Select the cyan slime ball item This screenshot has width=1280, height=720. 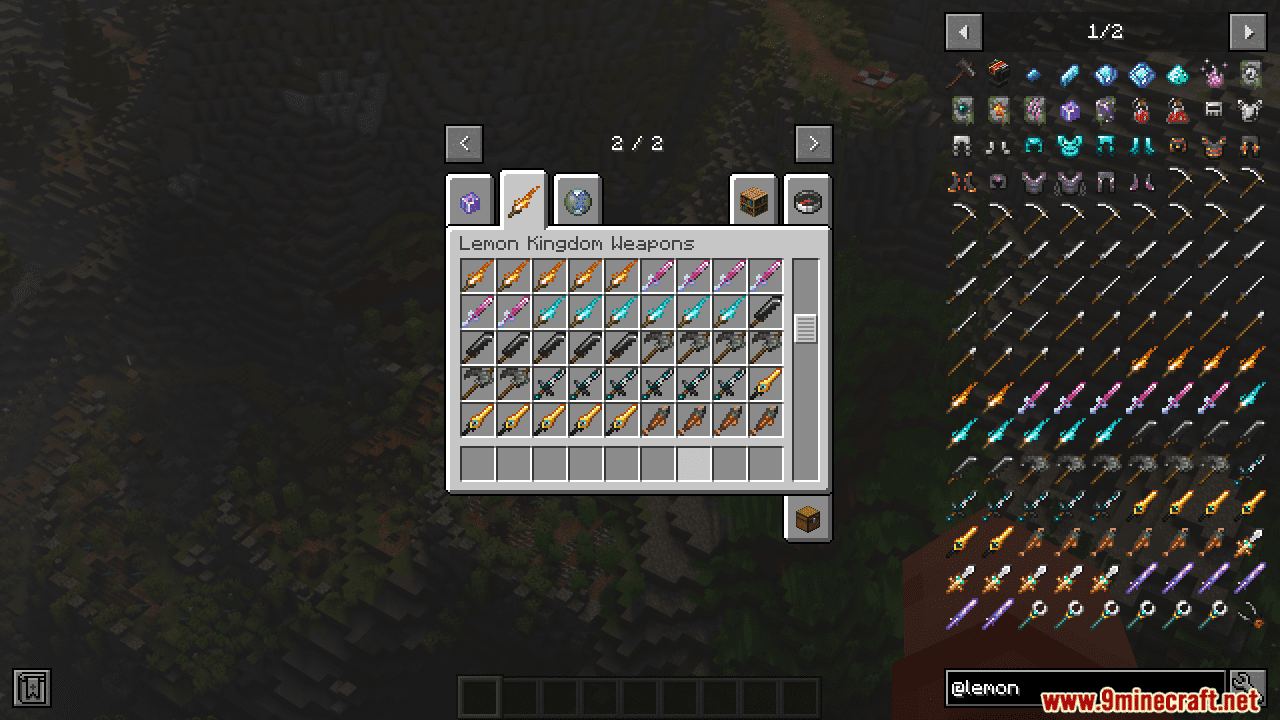point(1176,74)
